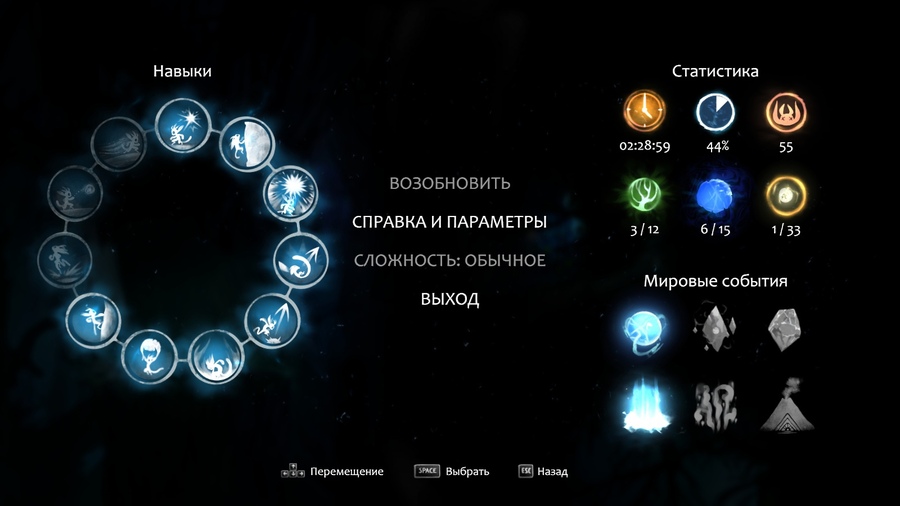Choose Выход to quit

pos(449,299)
